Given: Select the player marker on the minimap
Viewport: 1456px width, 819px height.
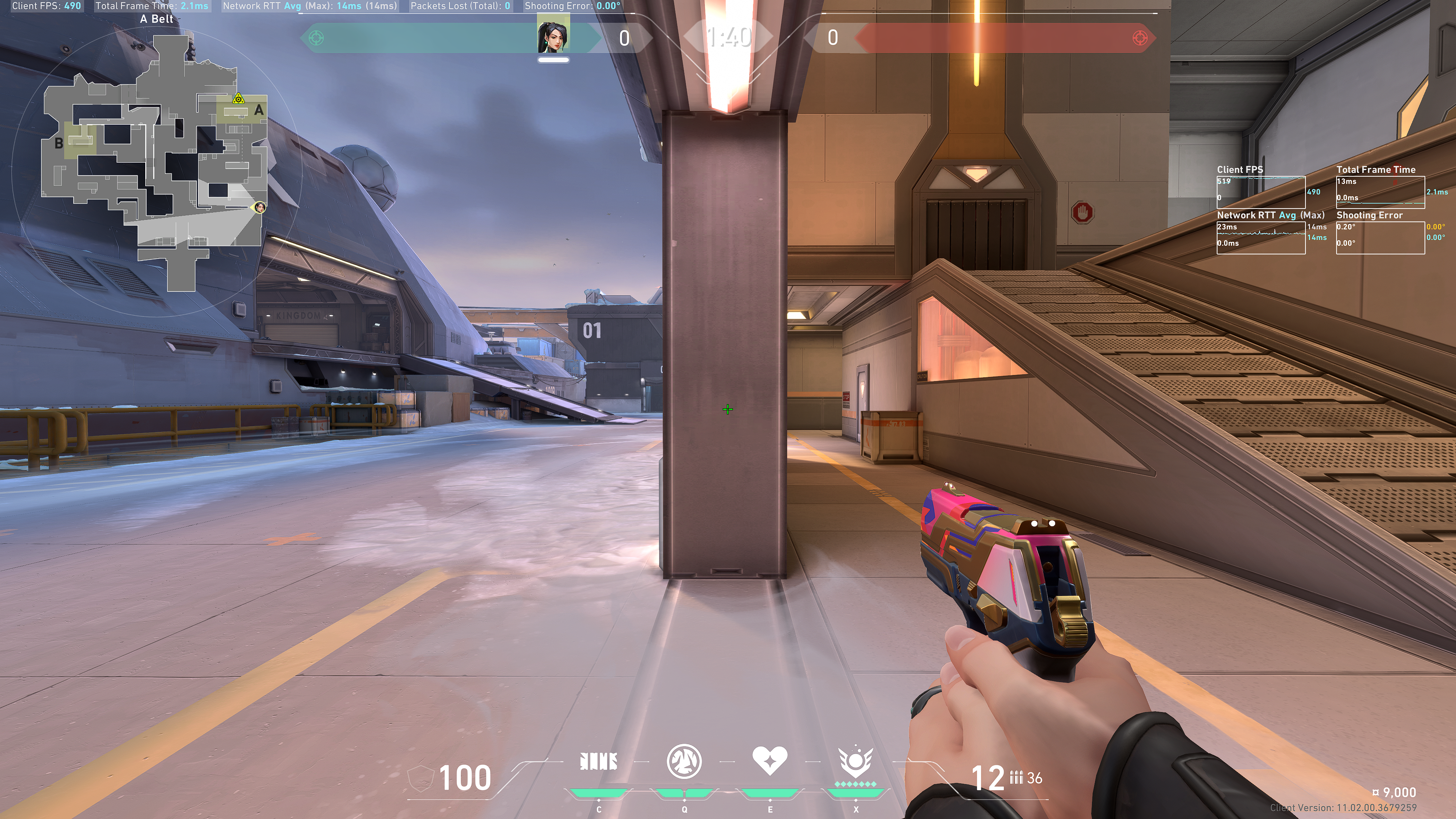Looking at the screenshot, I should [x=259, y=207].
